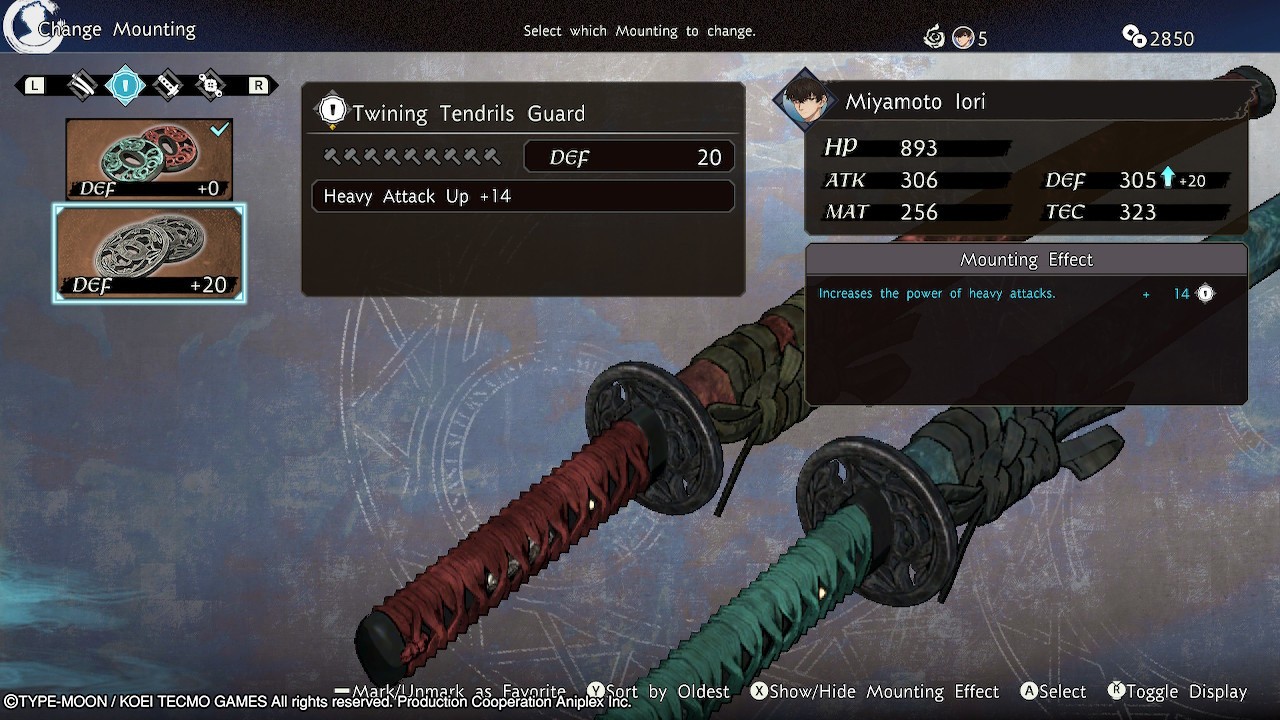Switch to the crossed blades mounting tab
This screenshot has height=720, width=1280.
[82, 85]
